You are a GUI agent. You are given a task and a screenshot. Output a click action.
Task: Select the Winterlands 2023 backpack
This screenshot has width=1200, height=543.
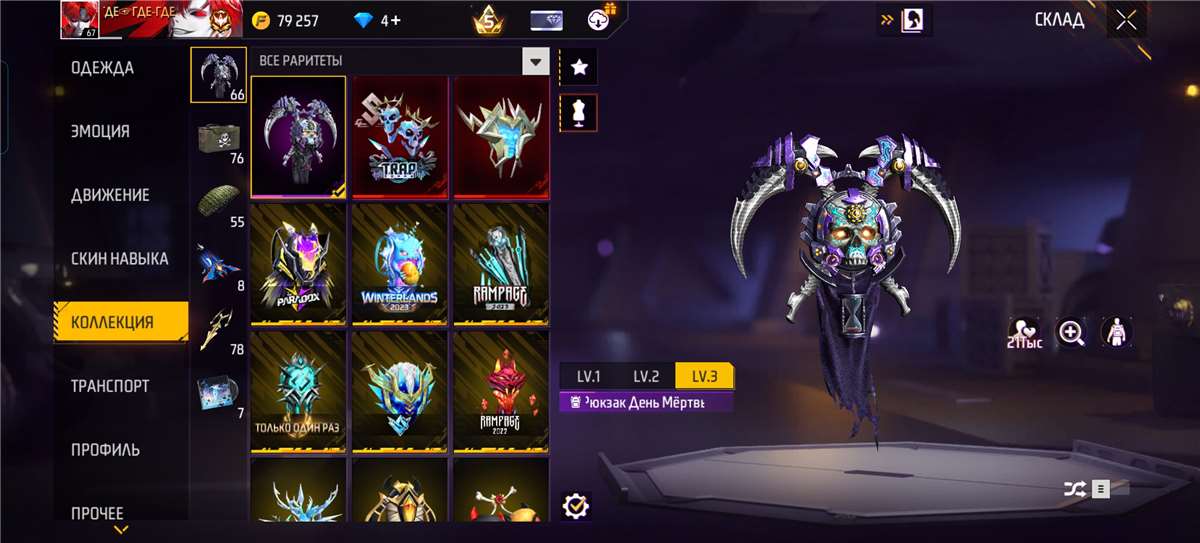(400, 264)
